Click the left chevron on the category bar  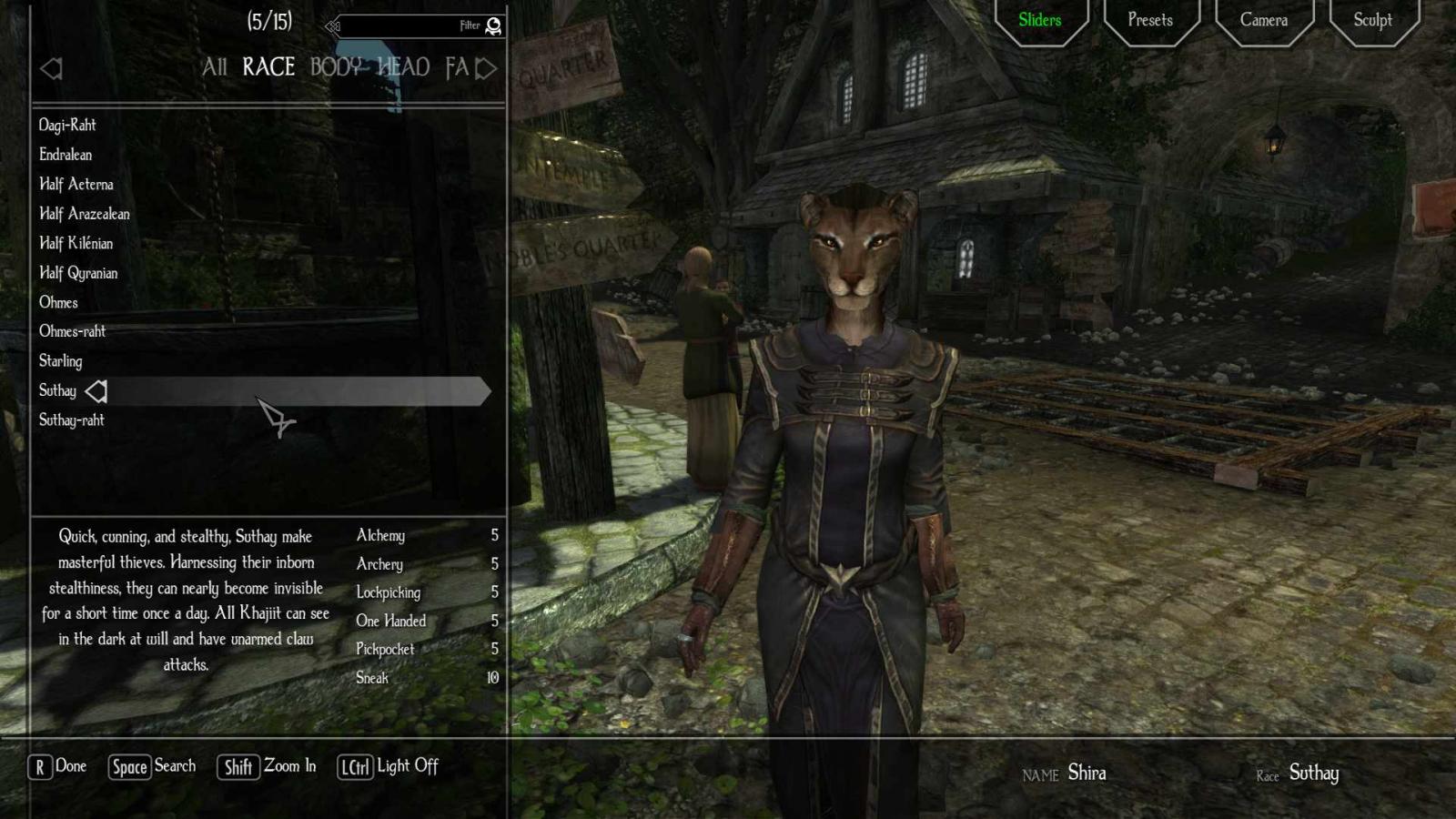coord(52,67)
